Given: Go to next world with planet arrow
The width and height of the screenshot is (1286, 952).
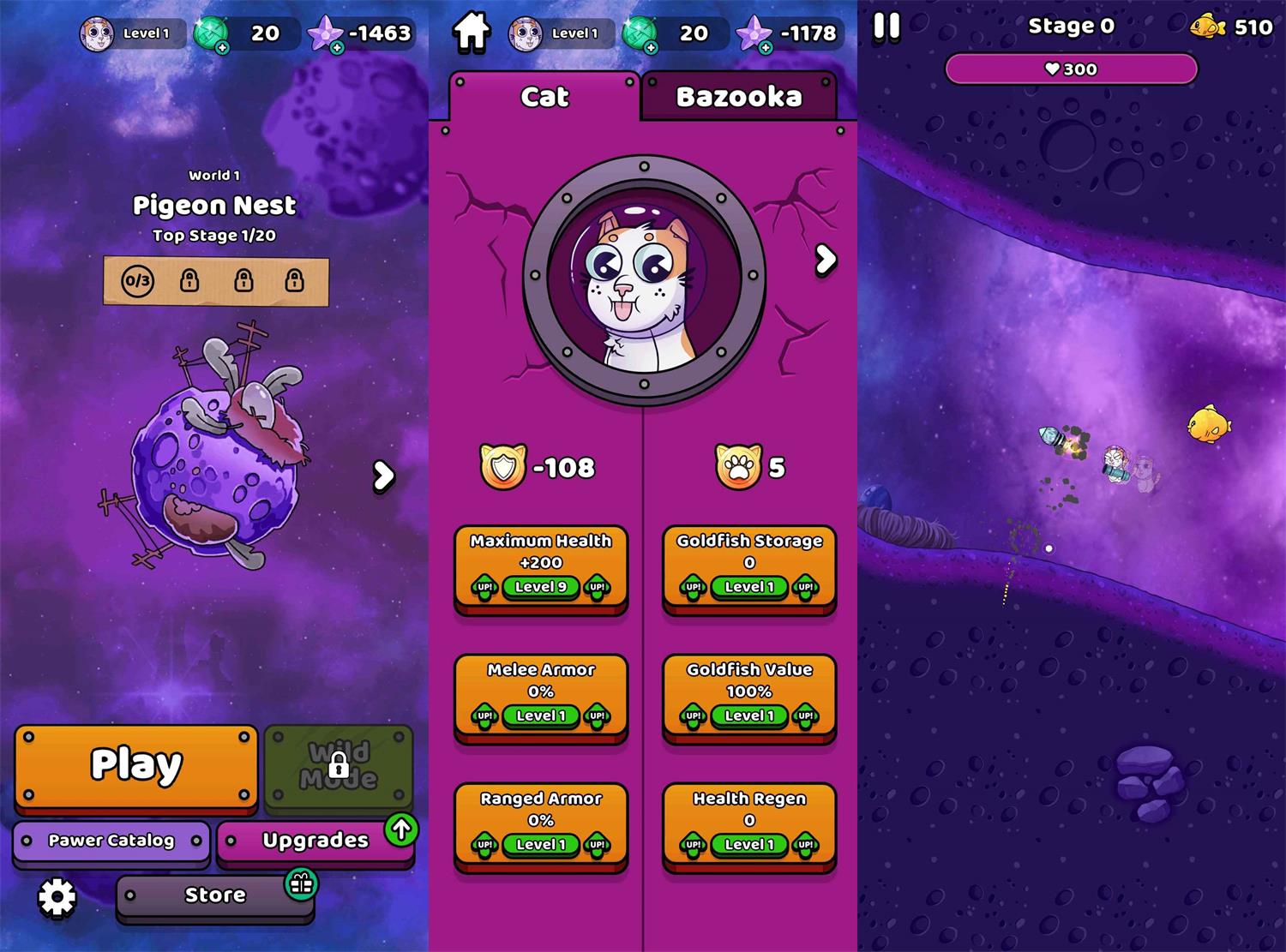Looking at the screenshot, I should point(383,476).
